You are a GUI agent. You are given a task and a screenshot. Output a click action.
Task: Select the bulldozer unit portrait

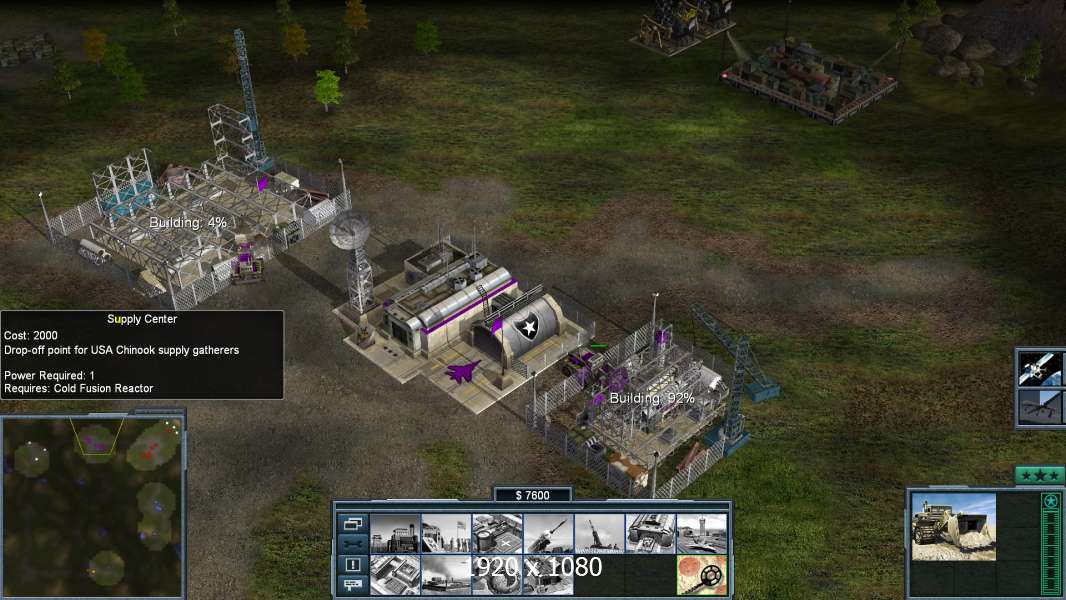coord(953,526)
